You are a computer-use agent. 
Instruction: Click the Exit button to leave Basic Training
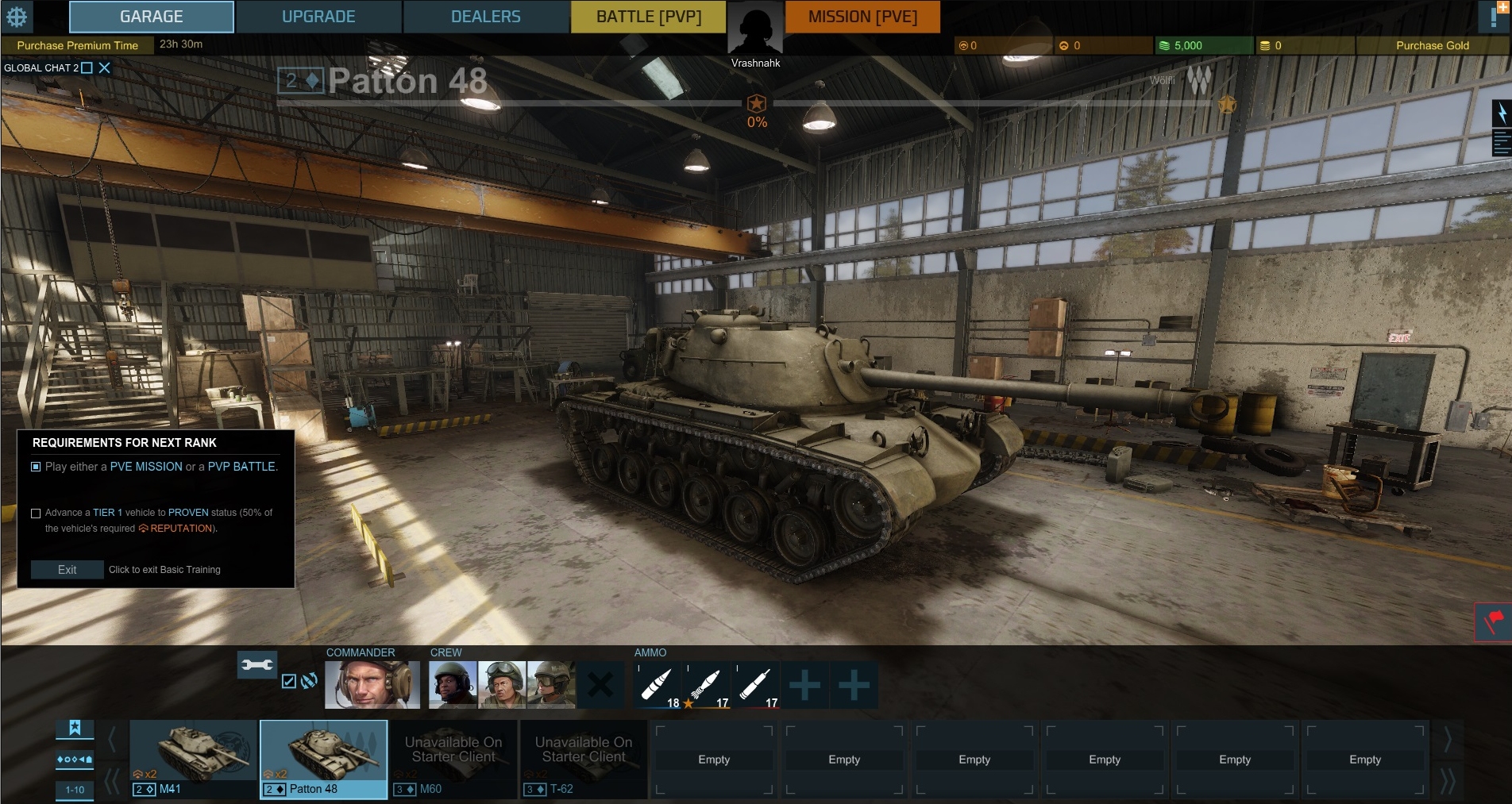pyautogui.click(x=67, y=570)
